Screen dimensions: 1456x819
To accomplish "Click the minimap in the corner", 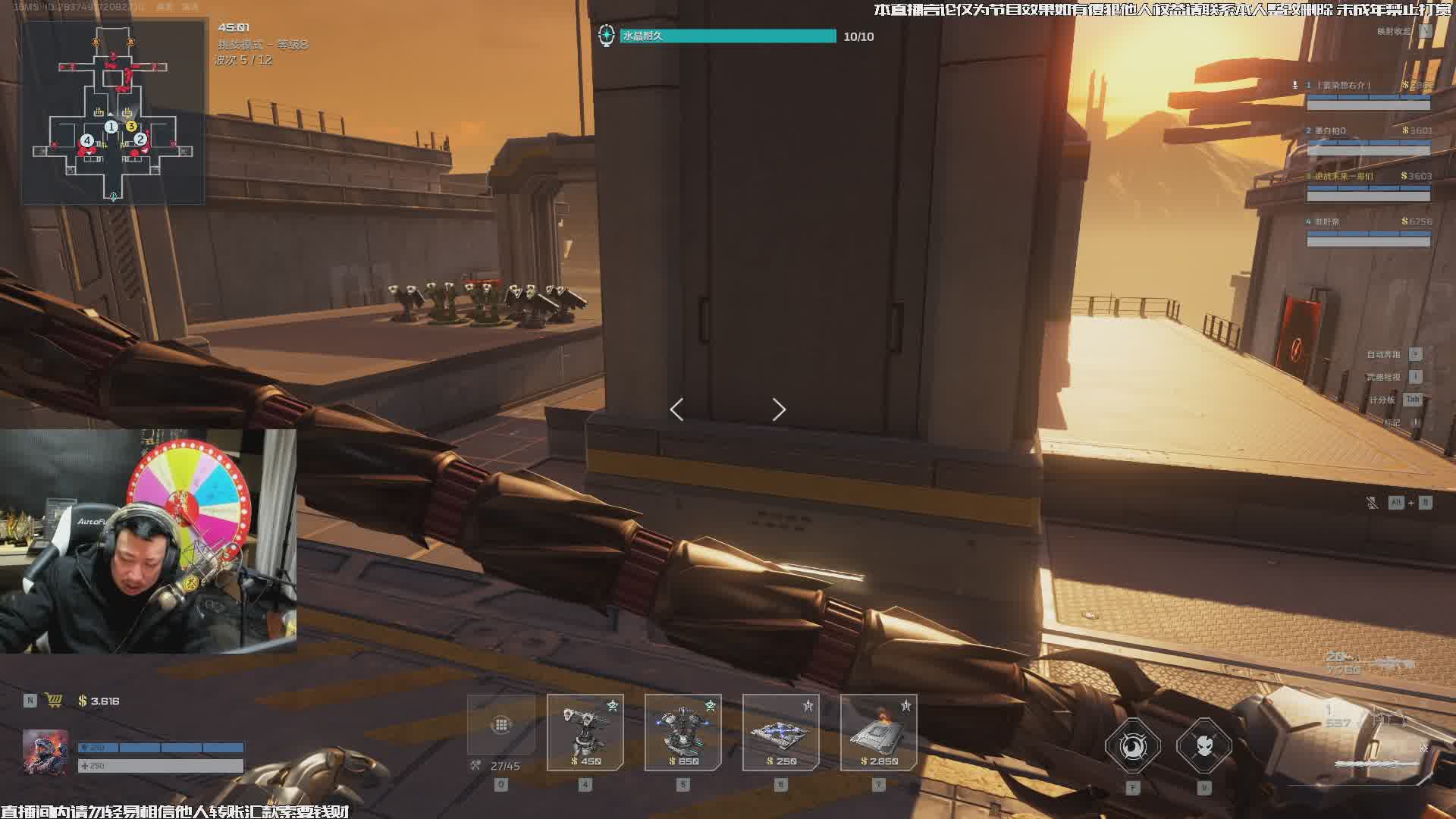I will click(x=113, y=112).
